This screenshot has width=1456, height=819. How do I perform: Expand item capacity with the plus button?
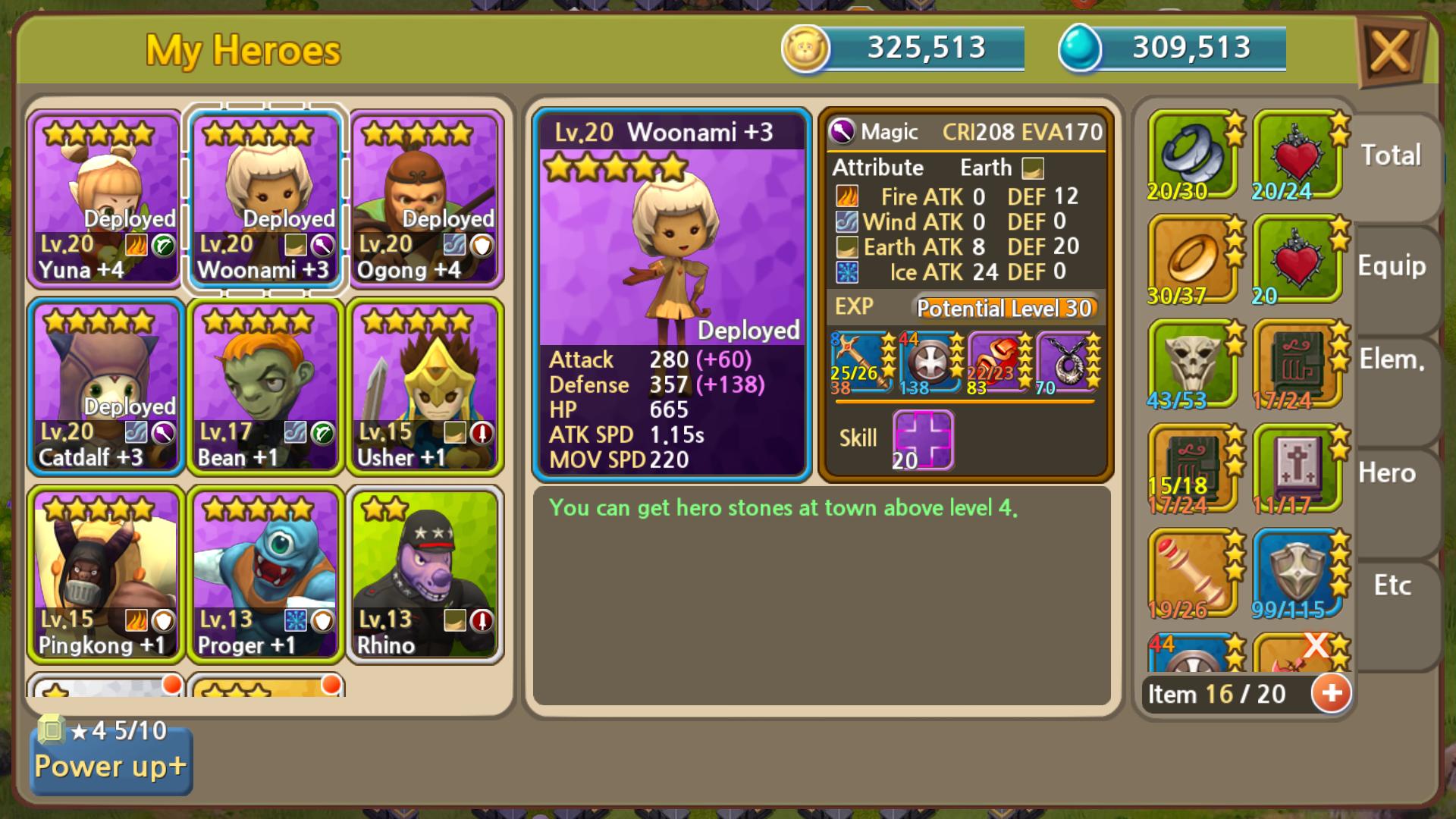click(x=1332, y=693)
